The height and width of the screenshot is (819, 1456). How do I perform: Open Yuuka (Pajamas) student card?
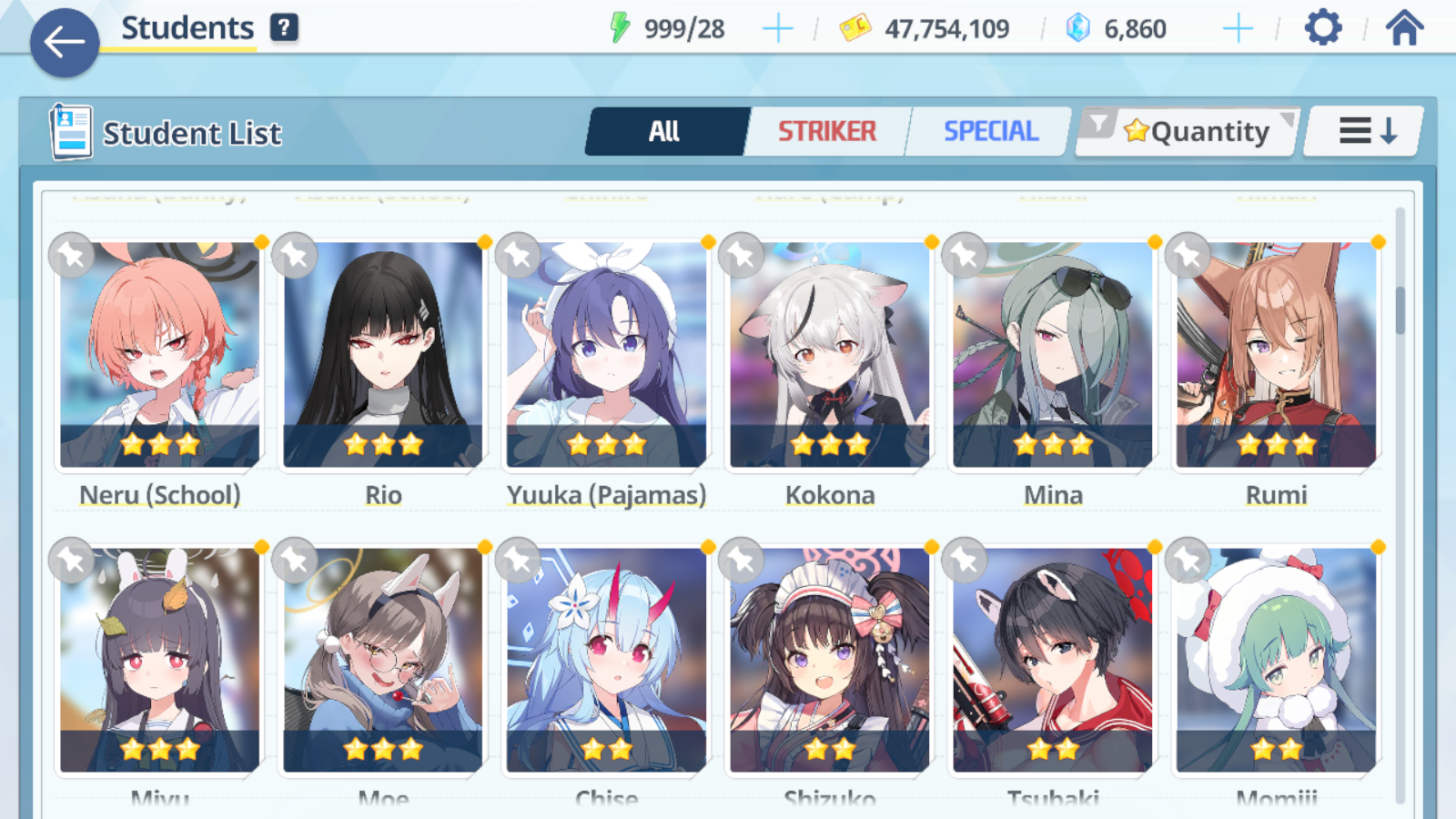pos(606,355)
